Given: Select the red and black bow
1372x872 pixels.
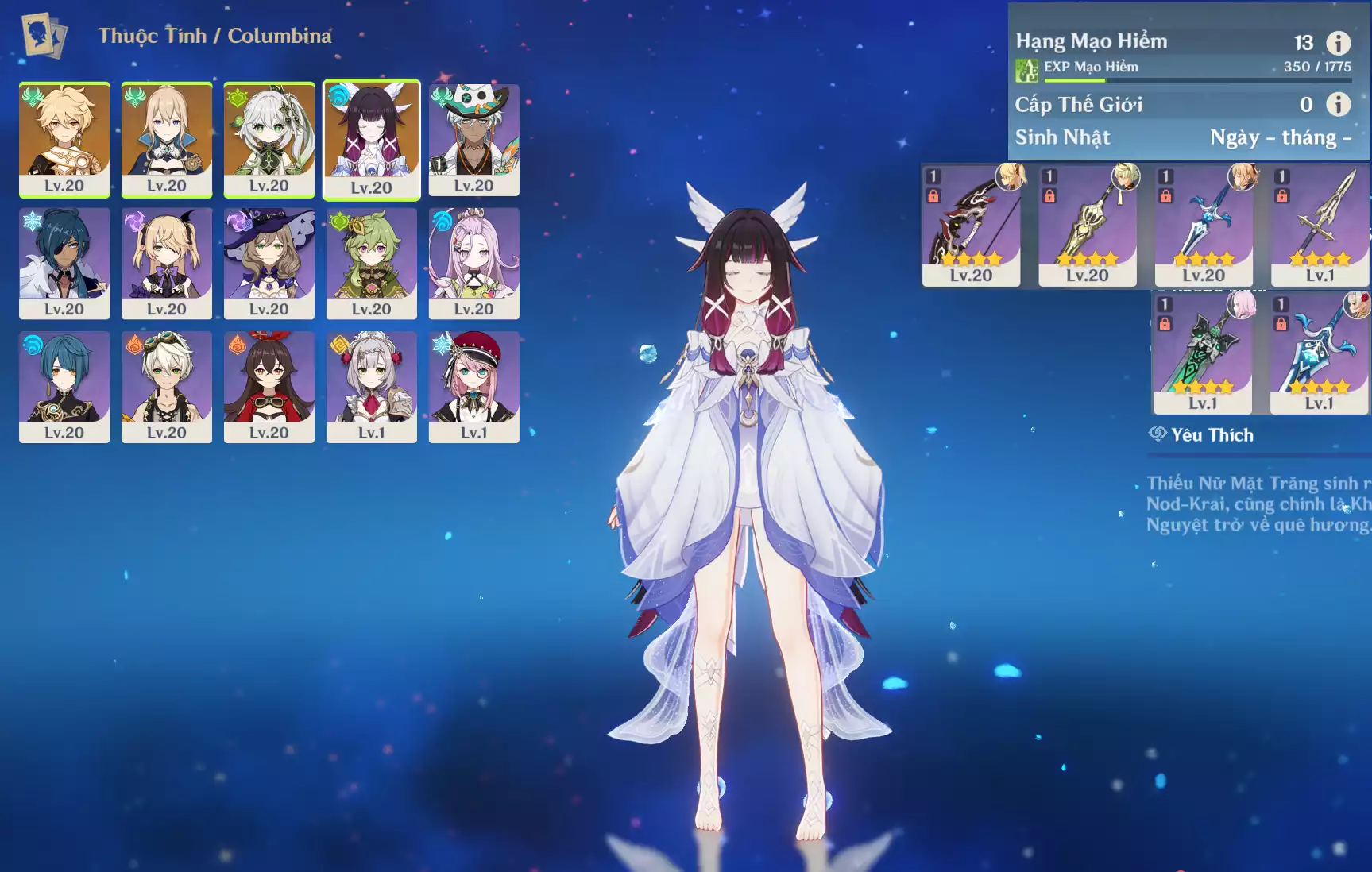Looking at the screenshot, I should point(971,225).
